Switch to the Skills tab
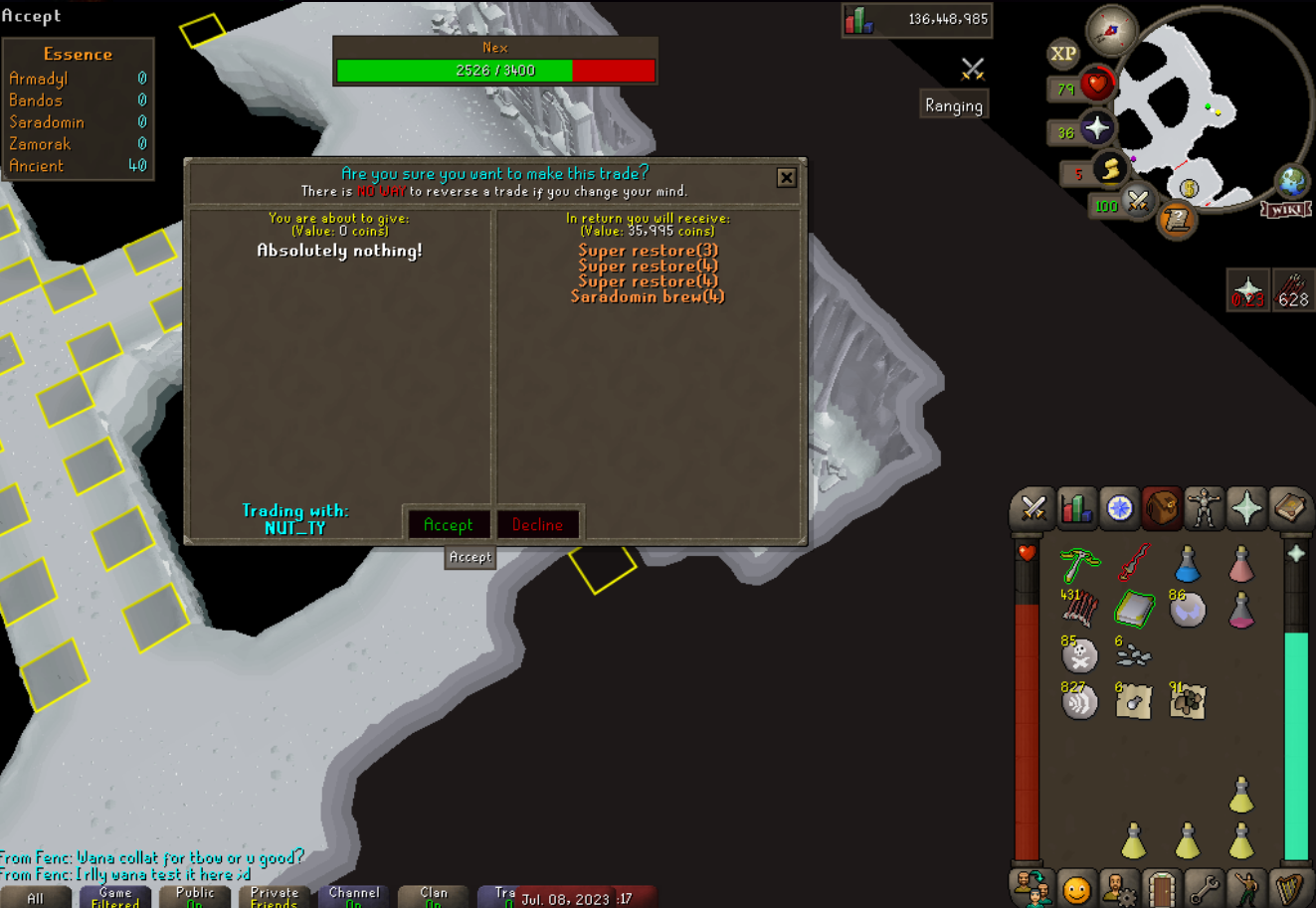 [x=1076, y=508]
